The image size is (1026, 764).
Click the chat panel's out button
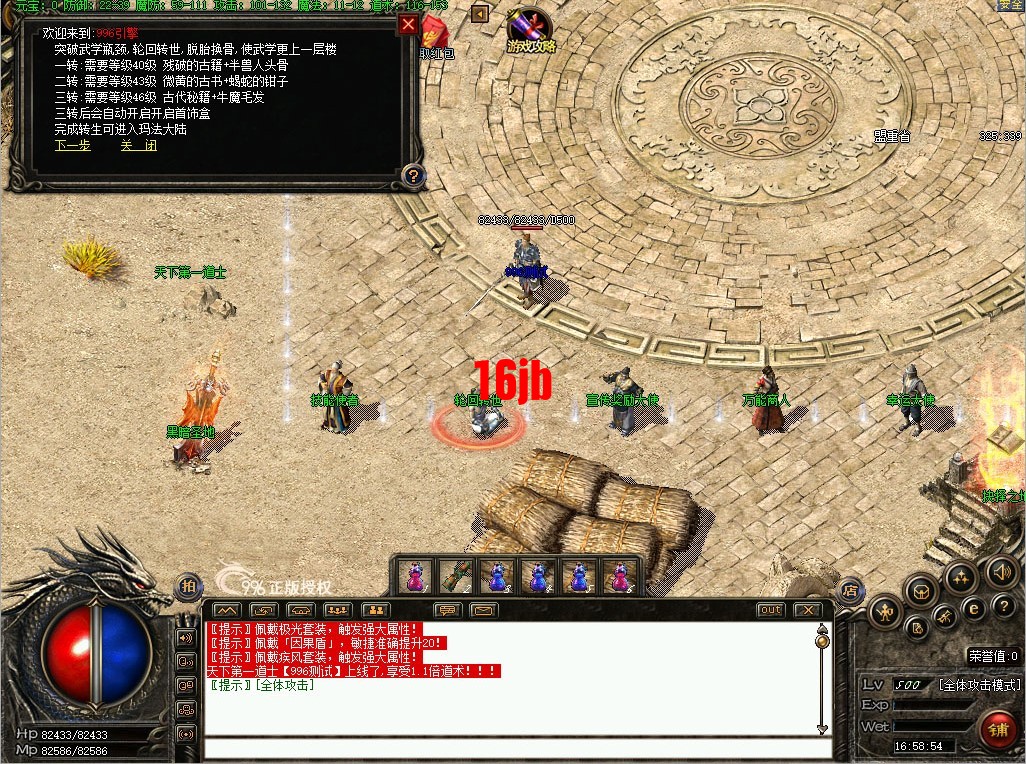pyautogui.click(x=770, y=610)
